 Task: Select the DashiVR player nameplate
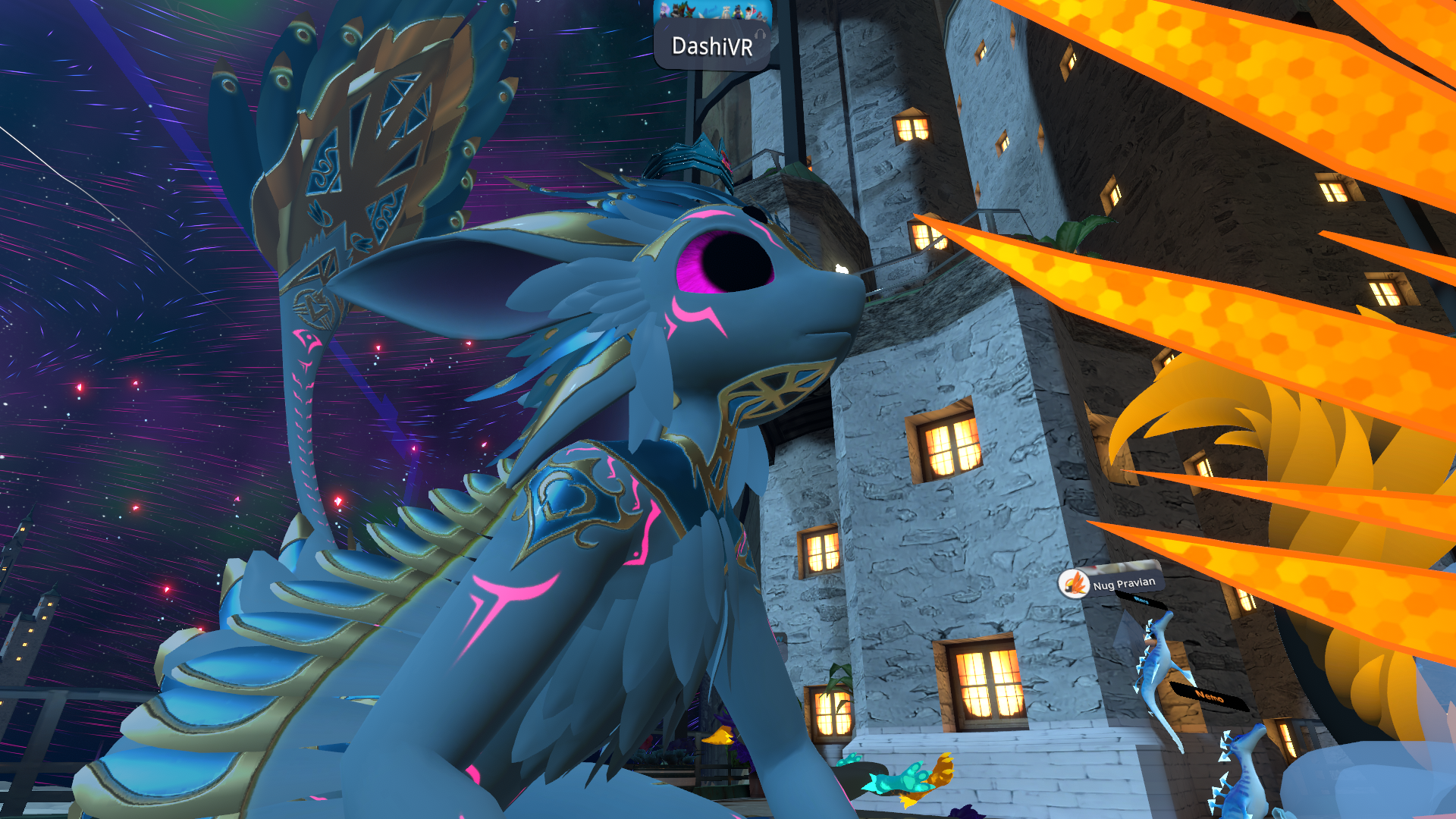(712, 46)
